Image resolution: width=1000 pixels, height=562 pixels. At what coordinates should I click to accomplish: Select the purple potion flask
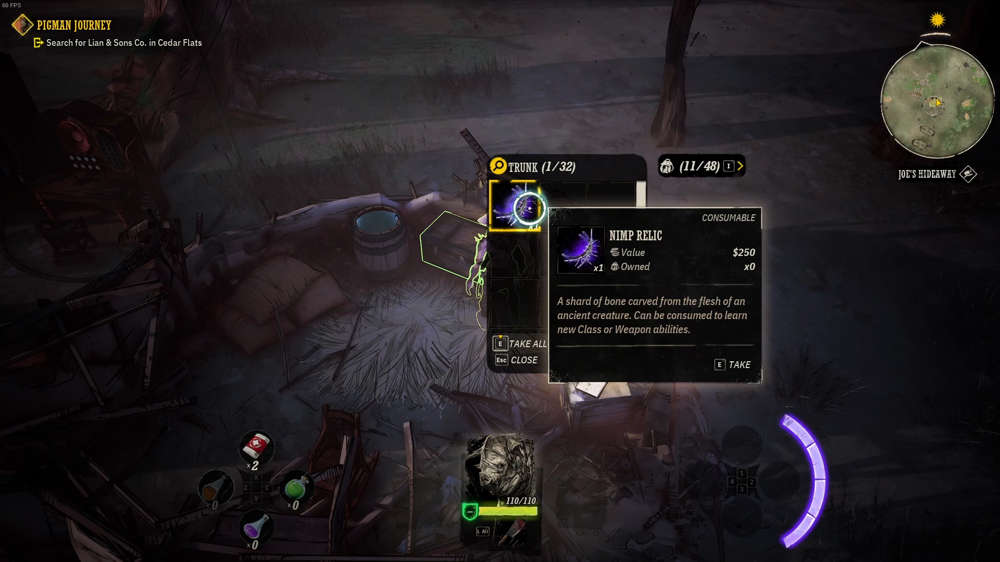(x=257, y=525)
